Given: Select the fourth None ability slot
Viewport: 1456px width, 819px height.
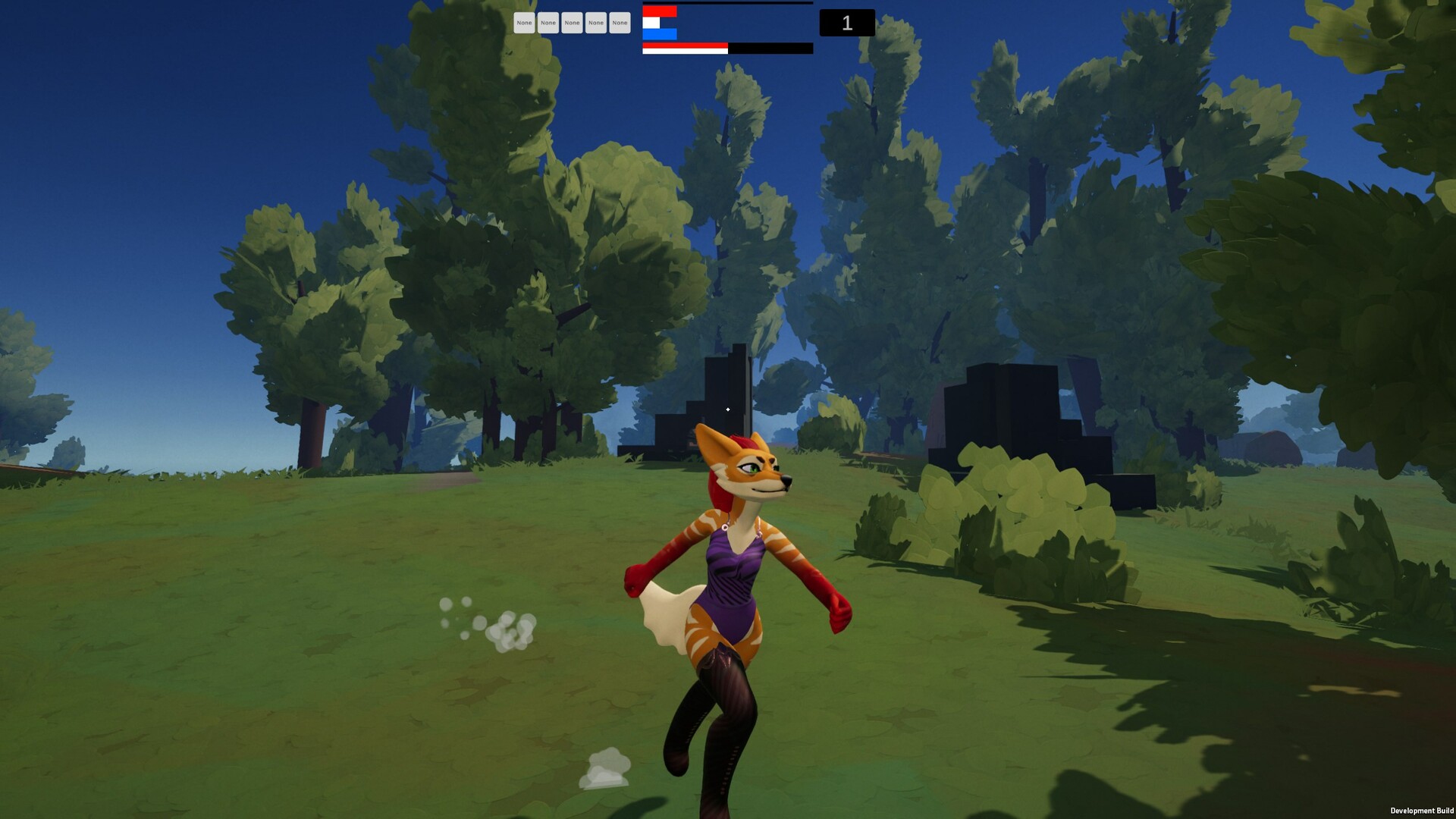Looking at the screenshot, I should point(595,23).
